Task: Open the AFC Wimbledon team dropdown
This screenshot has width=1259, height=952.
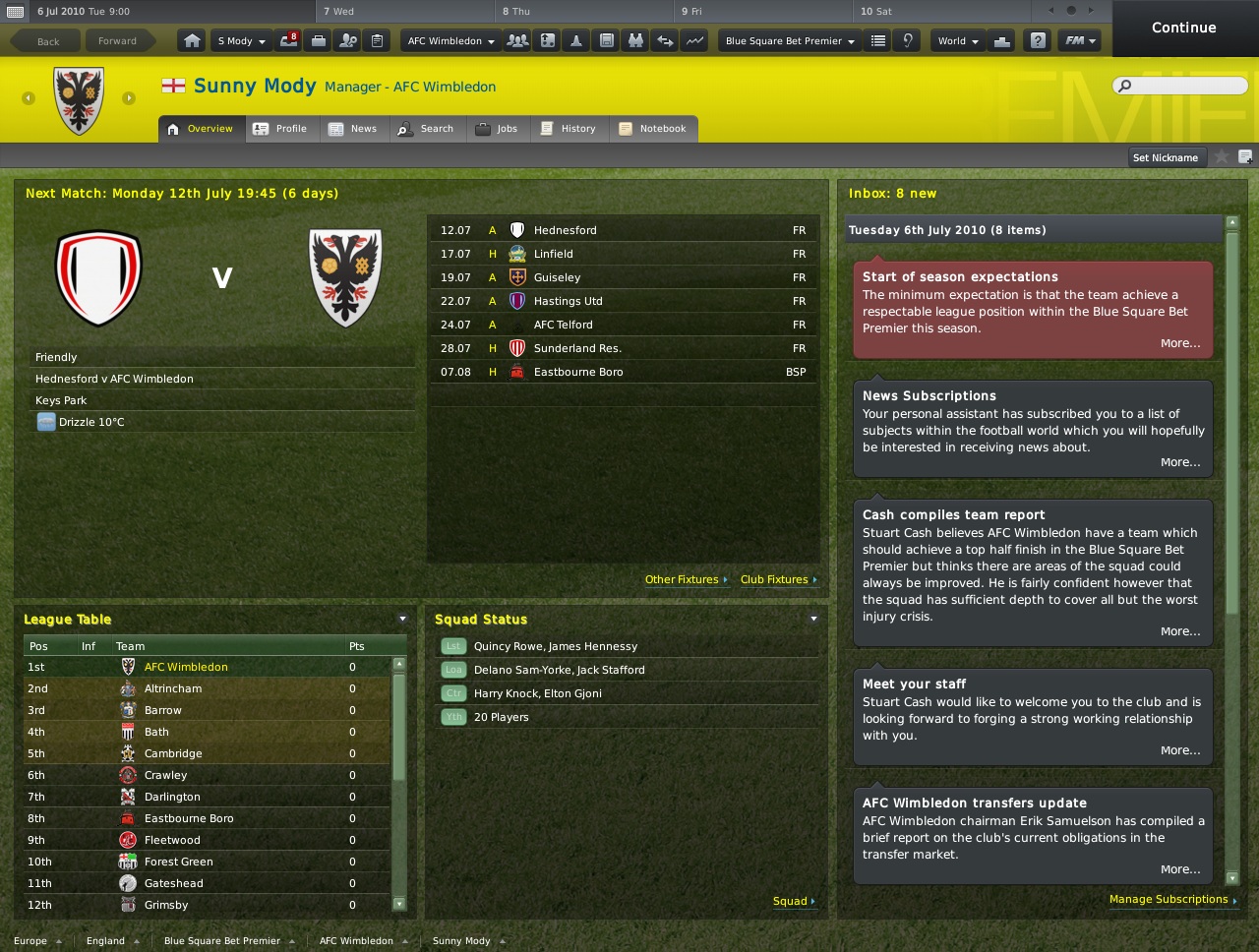Action: (449, 39)
